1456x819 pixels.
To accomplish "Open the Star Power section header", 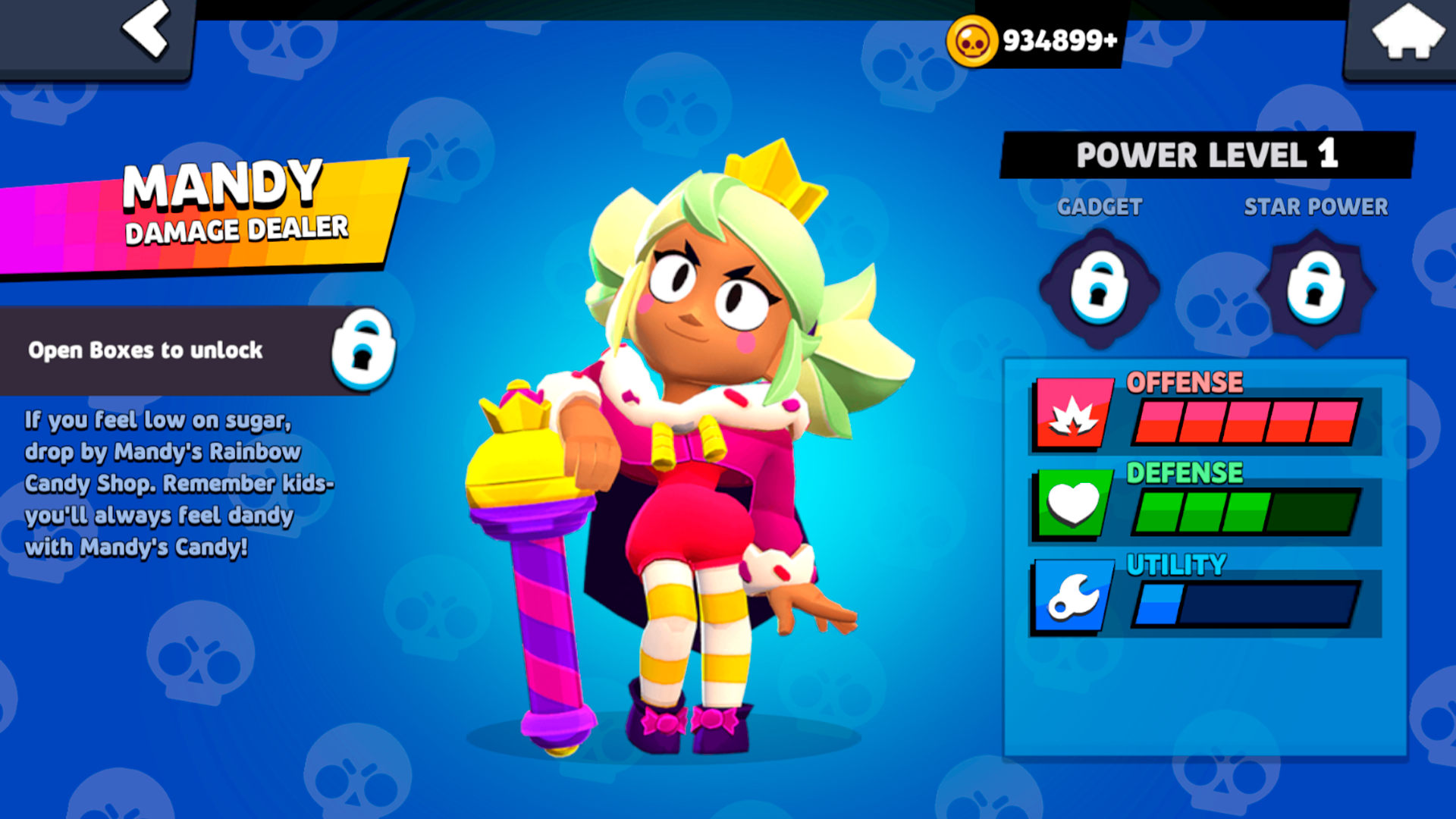I will pyautogui.click(x=1316, y=206).
